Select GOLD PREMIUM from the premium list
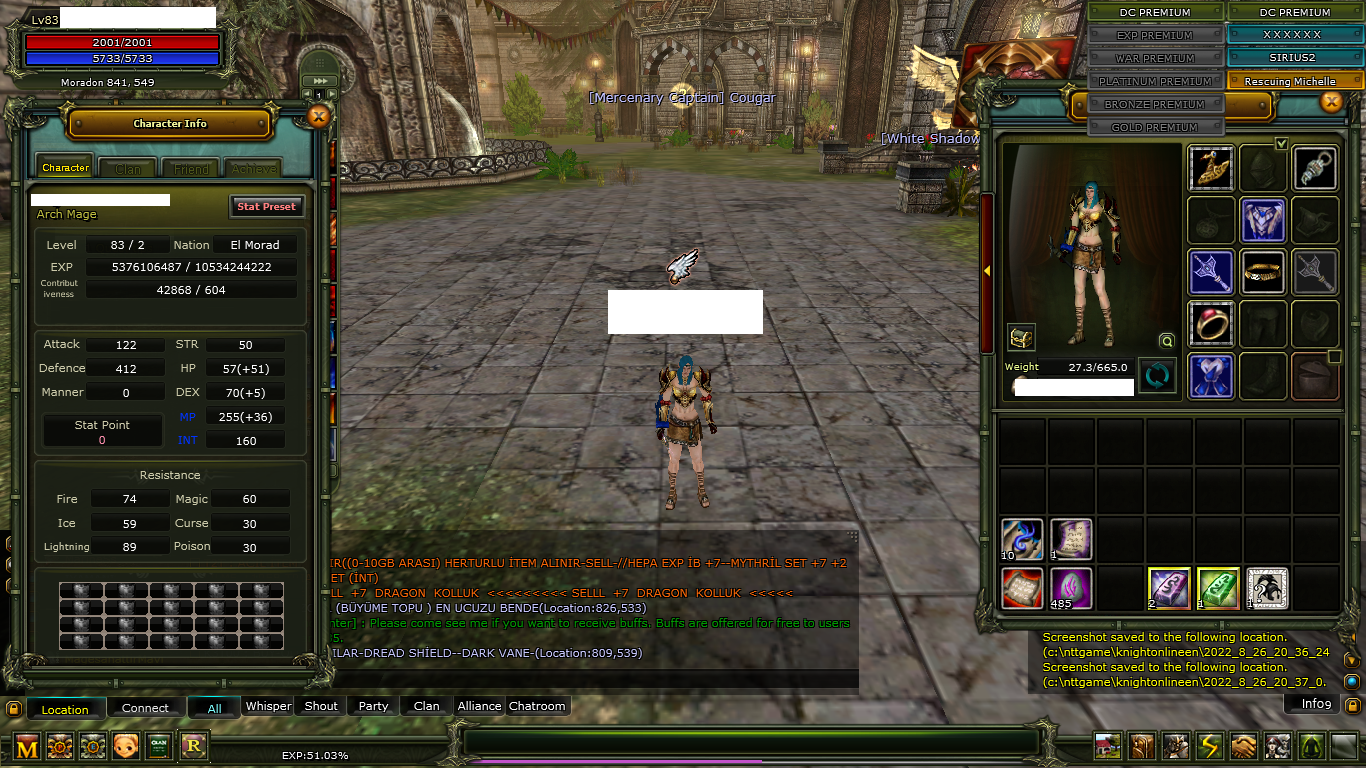 (1156, 127)
